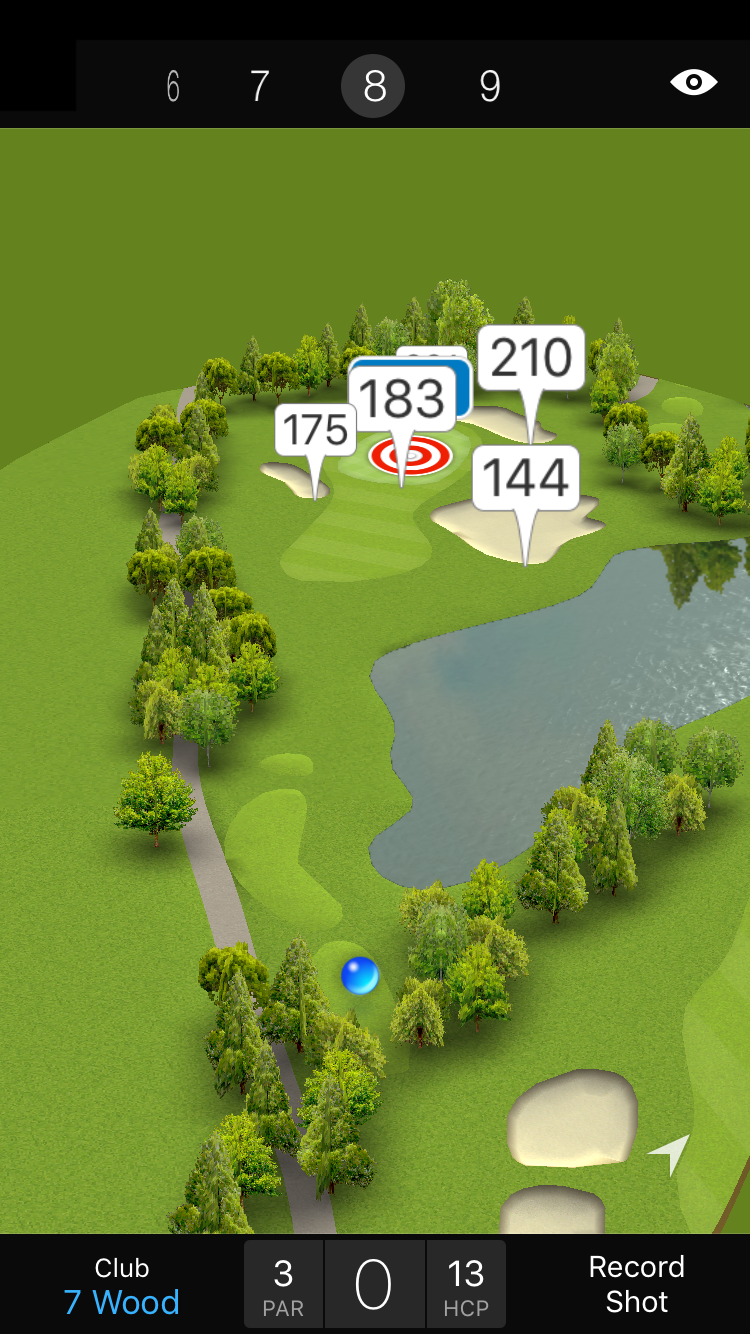This screenshot has height=1334, width=750.
Task: Tap the 183 distance marker
Action: (401, 399)
